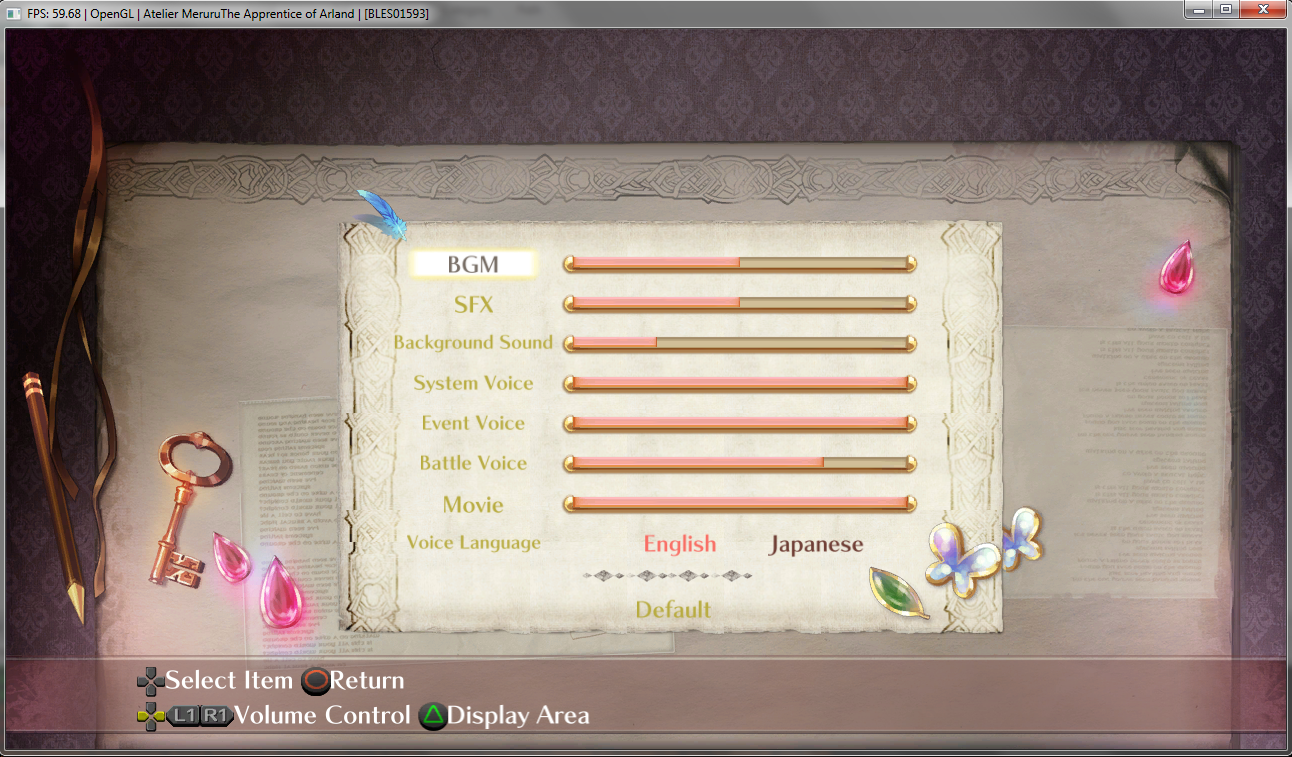This screenshot has width=1292, height=757.
Task: Select the BGM menu entry
Action: [x=474, y=264]
